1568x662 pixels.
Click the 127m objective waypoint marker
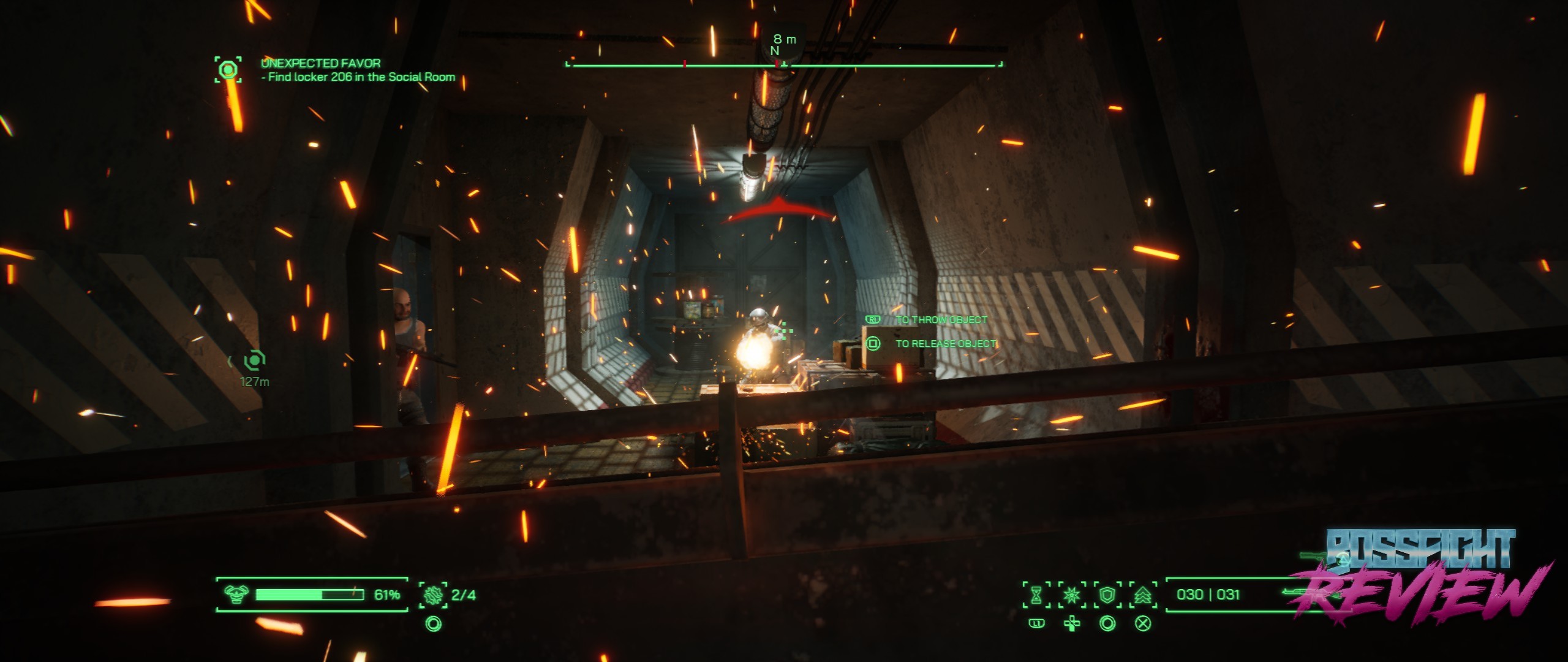pos(254,360)
